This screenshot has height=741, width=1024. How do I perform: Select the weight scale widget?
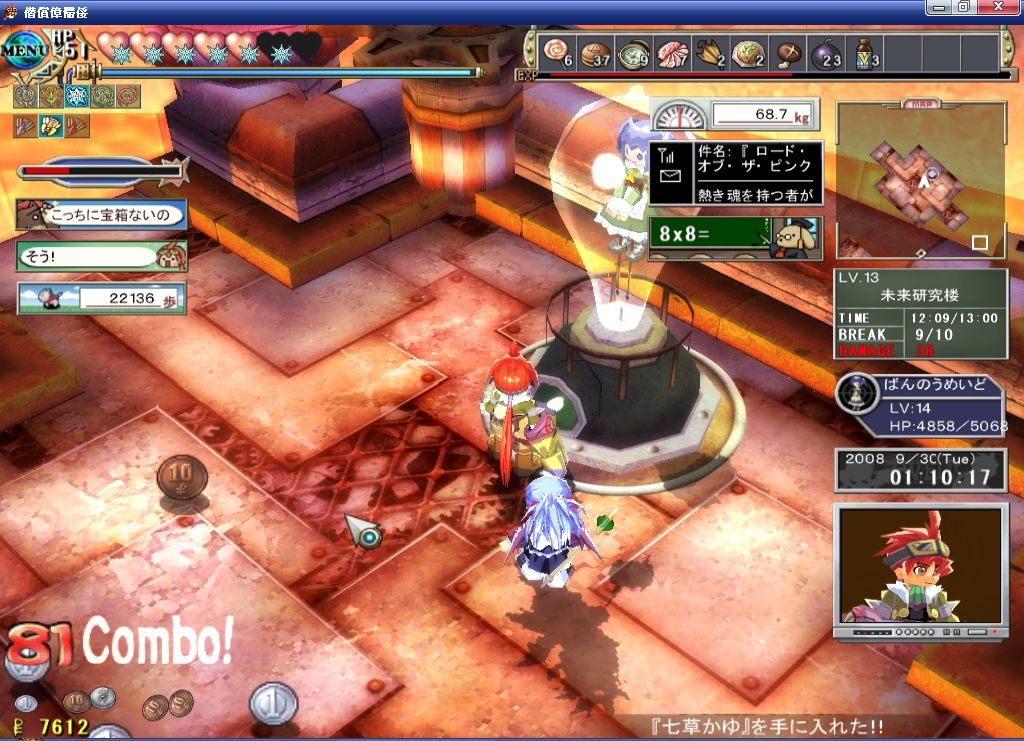coord(735,114)
